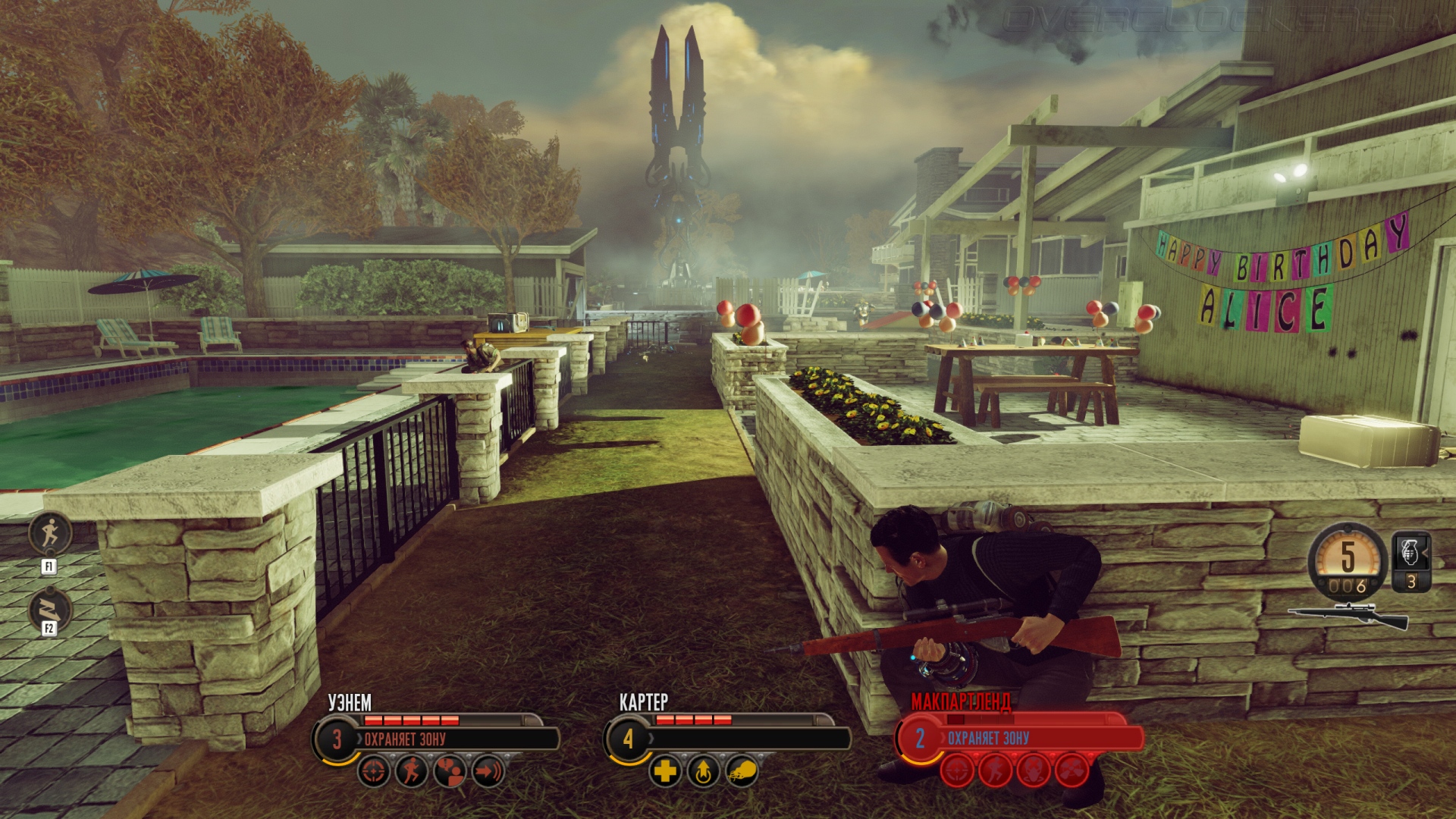Trigger Картер's third ability with the blob icon
The image size is (1456, 819).
742,772
